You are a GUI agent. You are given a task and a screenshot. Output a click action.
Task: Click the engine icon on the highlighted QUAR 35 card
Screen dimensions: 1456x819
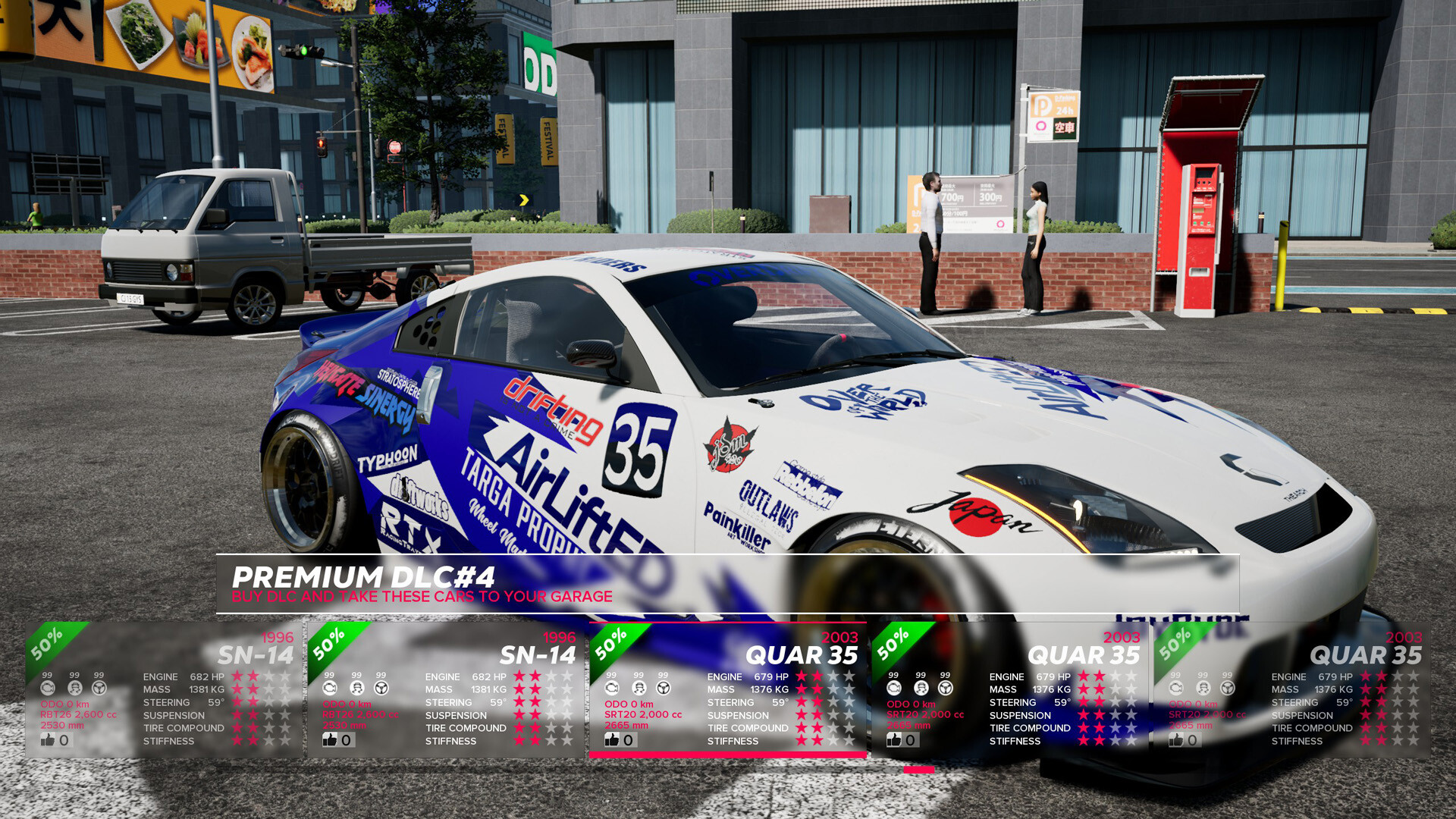coord(611,689)
